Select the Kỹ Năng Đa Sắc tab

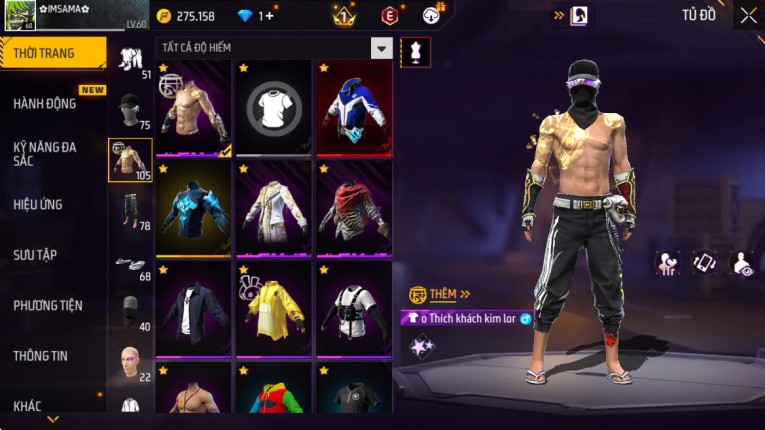tap(45, 153)
